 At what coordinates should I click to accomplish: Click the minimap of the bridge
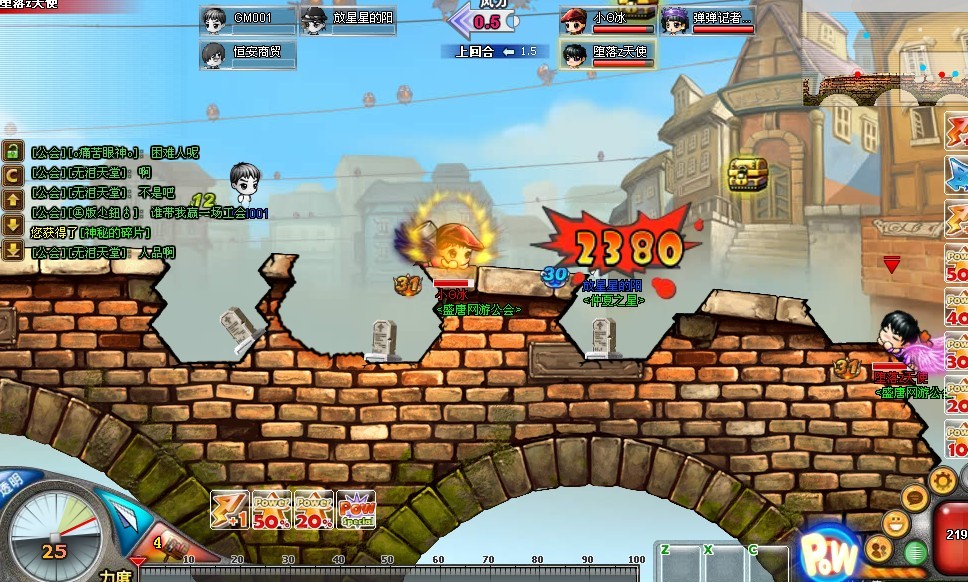[885, 84]
